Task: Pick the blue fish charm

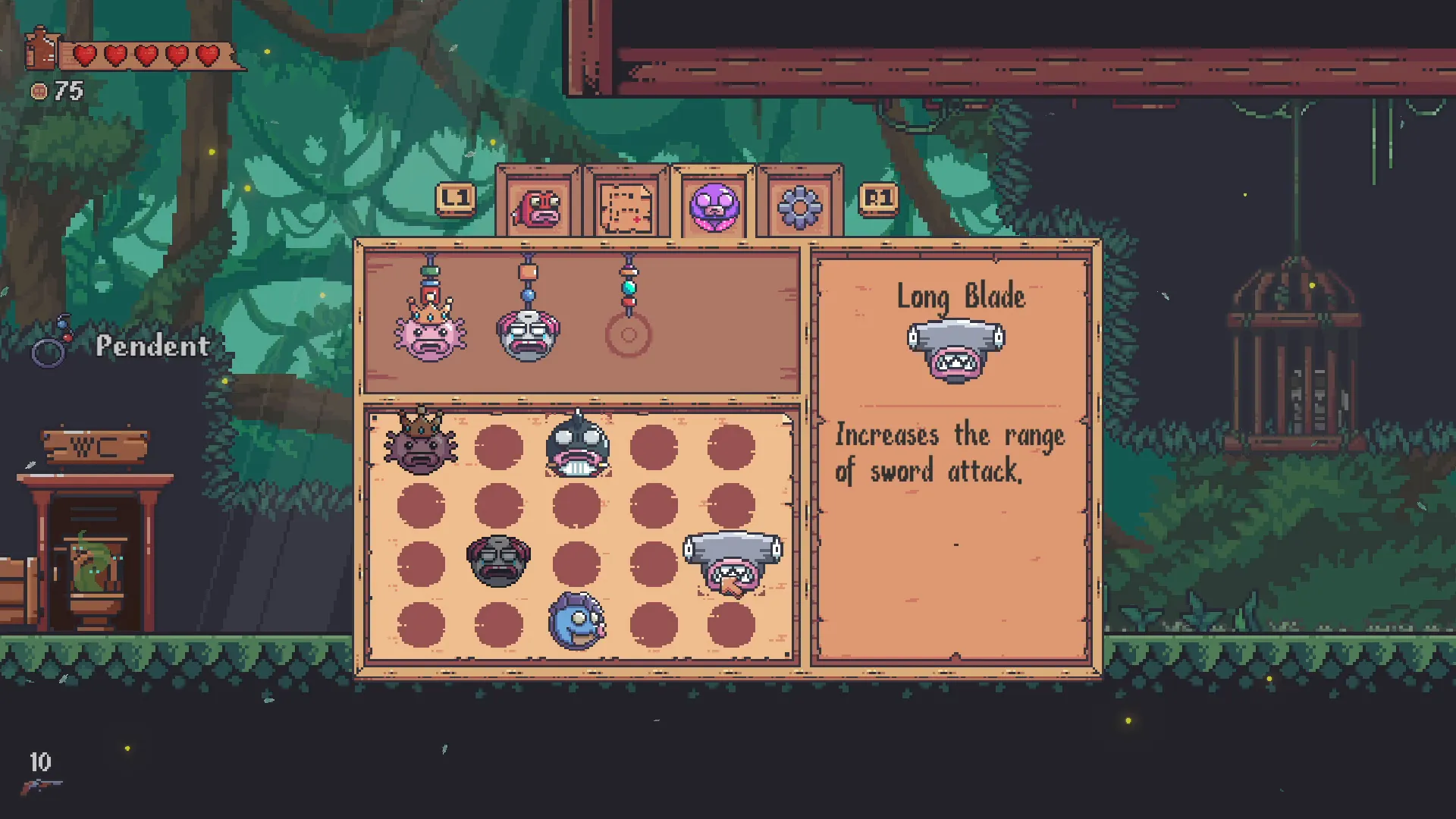Action: pyautogui.click(x=576, y=622)
